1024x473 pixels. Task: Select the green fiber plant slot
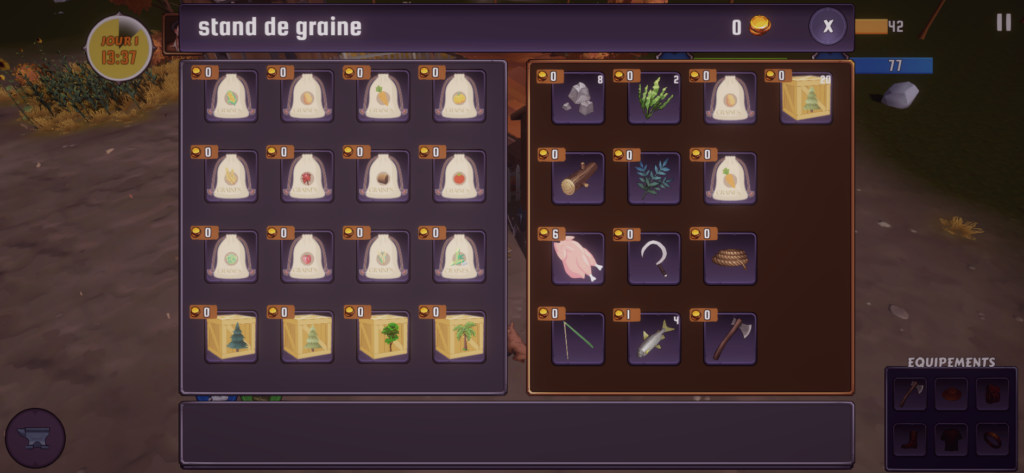click(654, 99)
